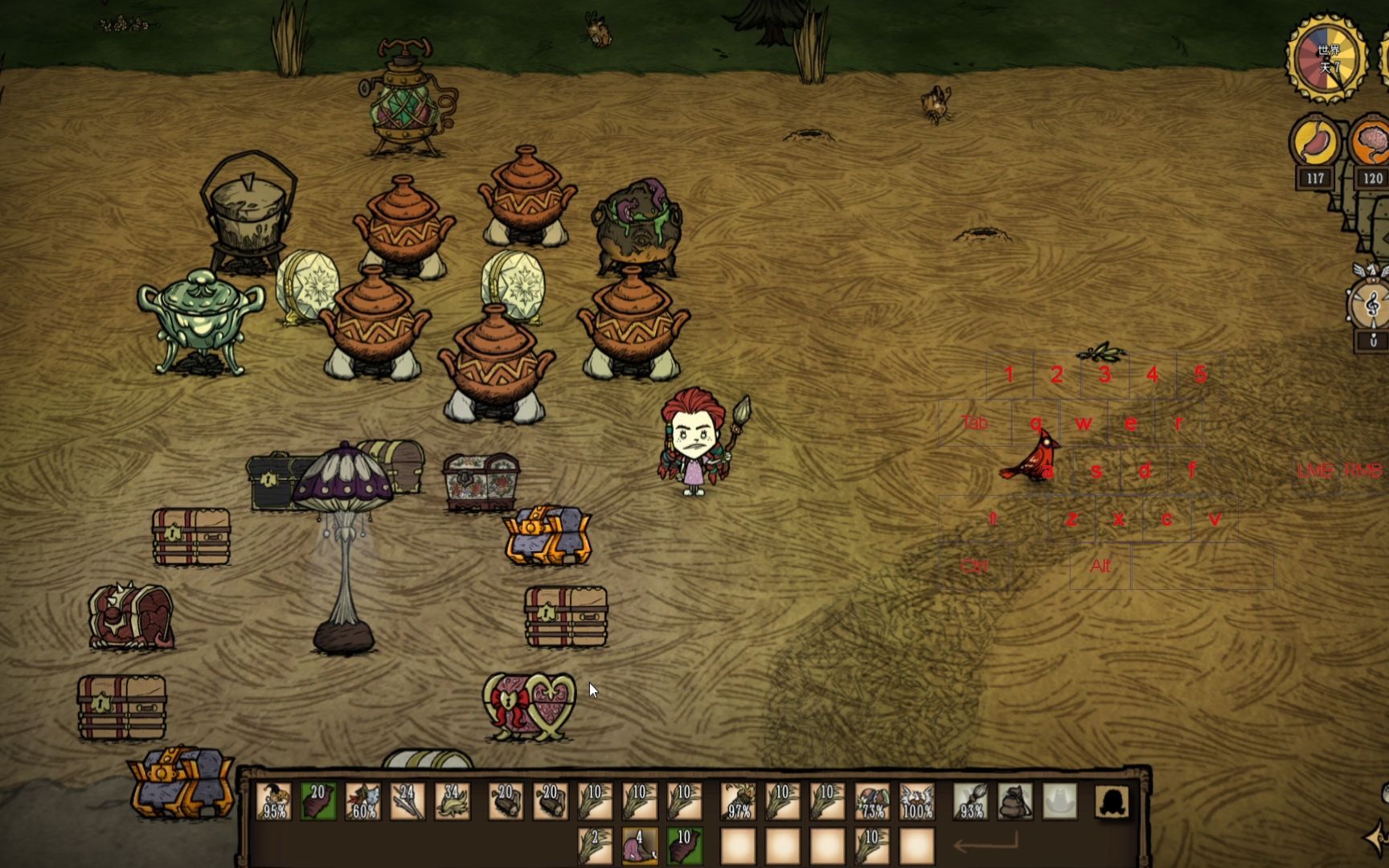Choose the stack of 34 cut grass
This screenshot has width=1389, height=868.
click(x=452, y=801)
